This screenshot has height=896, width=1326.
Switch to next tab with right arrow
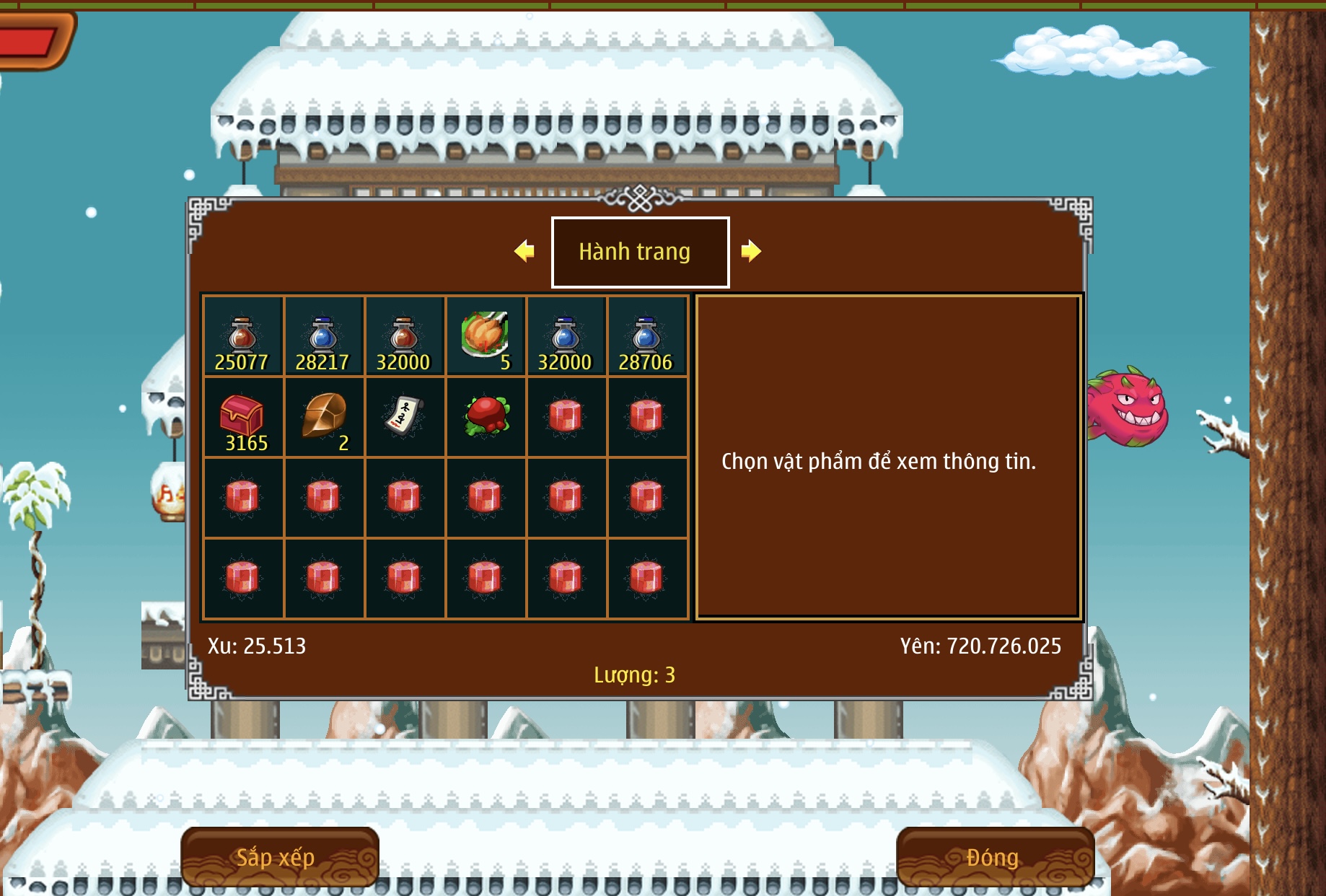coord(751,251)
